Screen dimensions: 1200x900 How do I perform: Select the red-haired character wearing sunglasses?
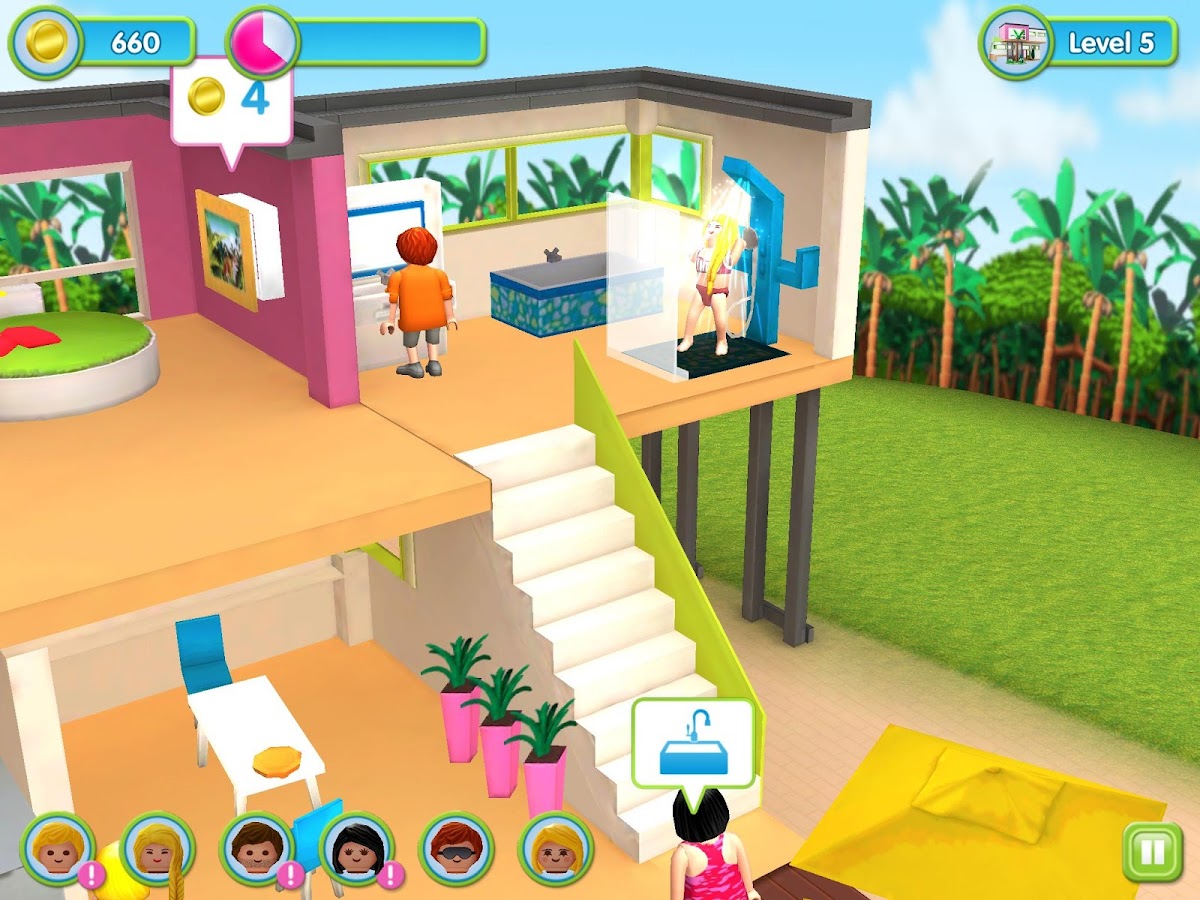point(457,849)
